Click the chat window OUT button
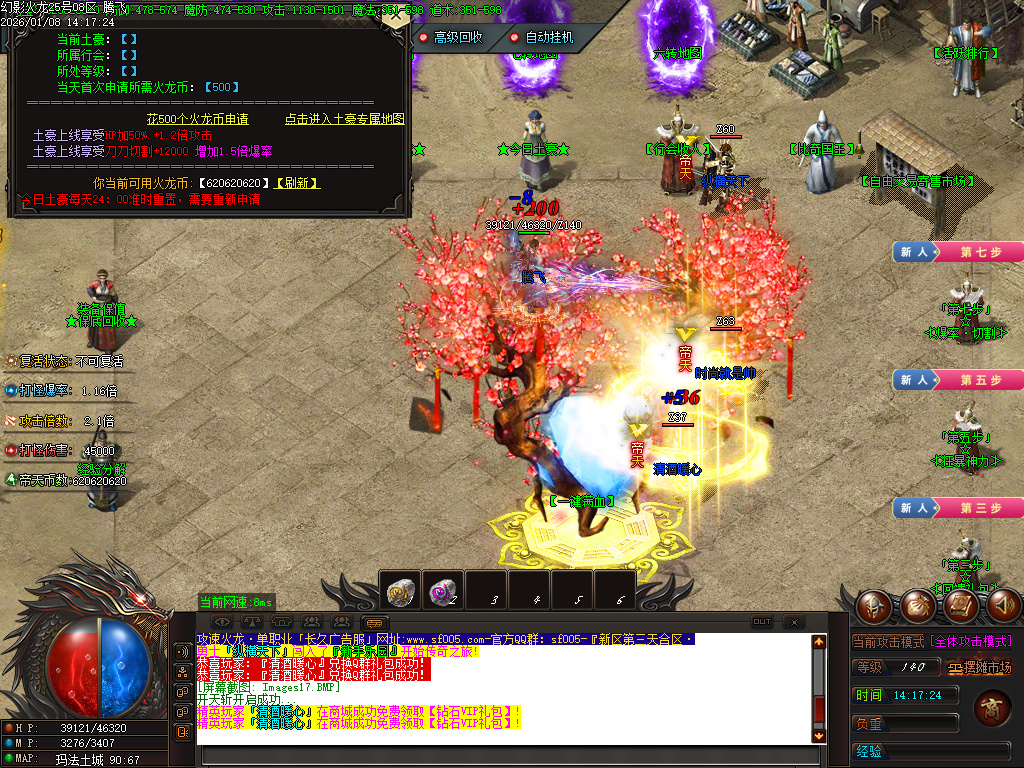This screenshot has width=1024, height=768. [762, 622]
